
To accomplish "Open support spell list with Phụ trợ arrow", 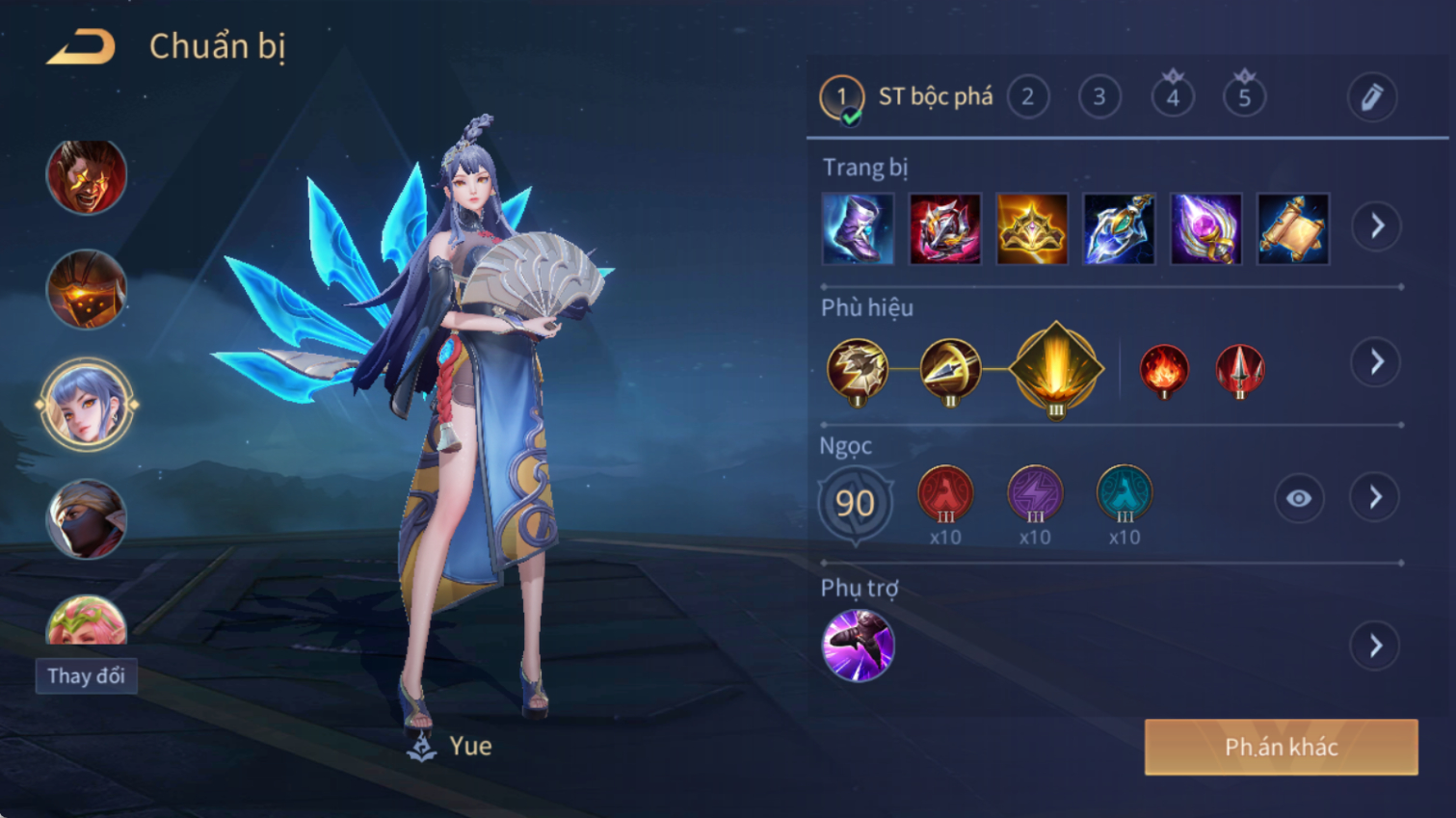I will click(1376, 646).
